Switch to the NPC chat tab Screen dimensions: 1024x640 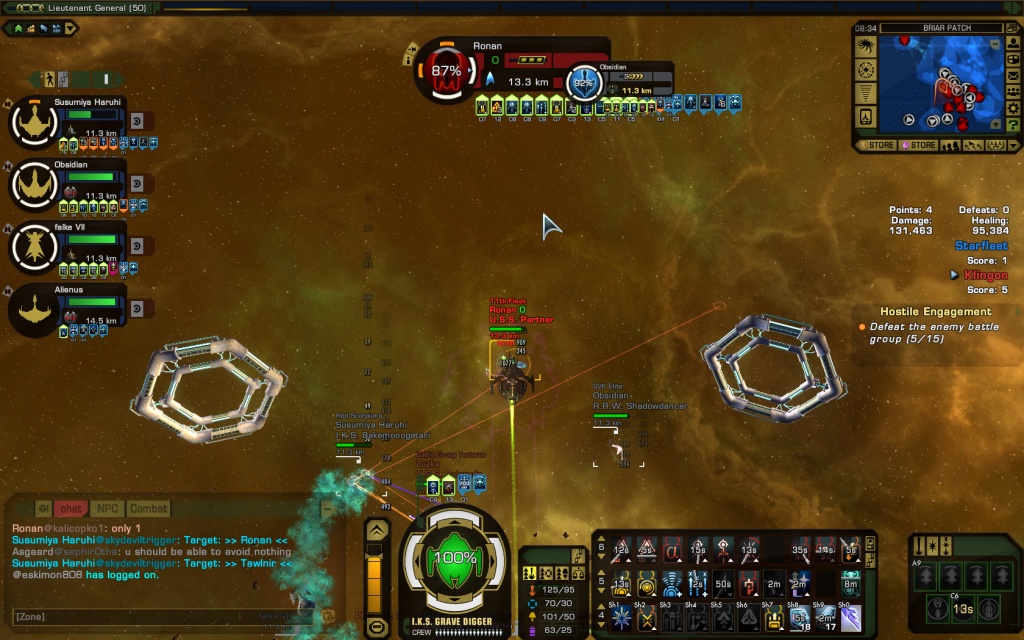click(x=107, y=509)
